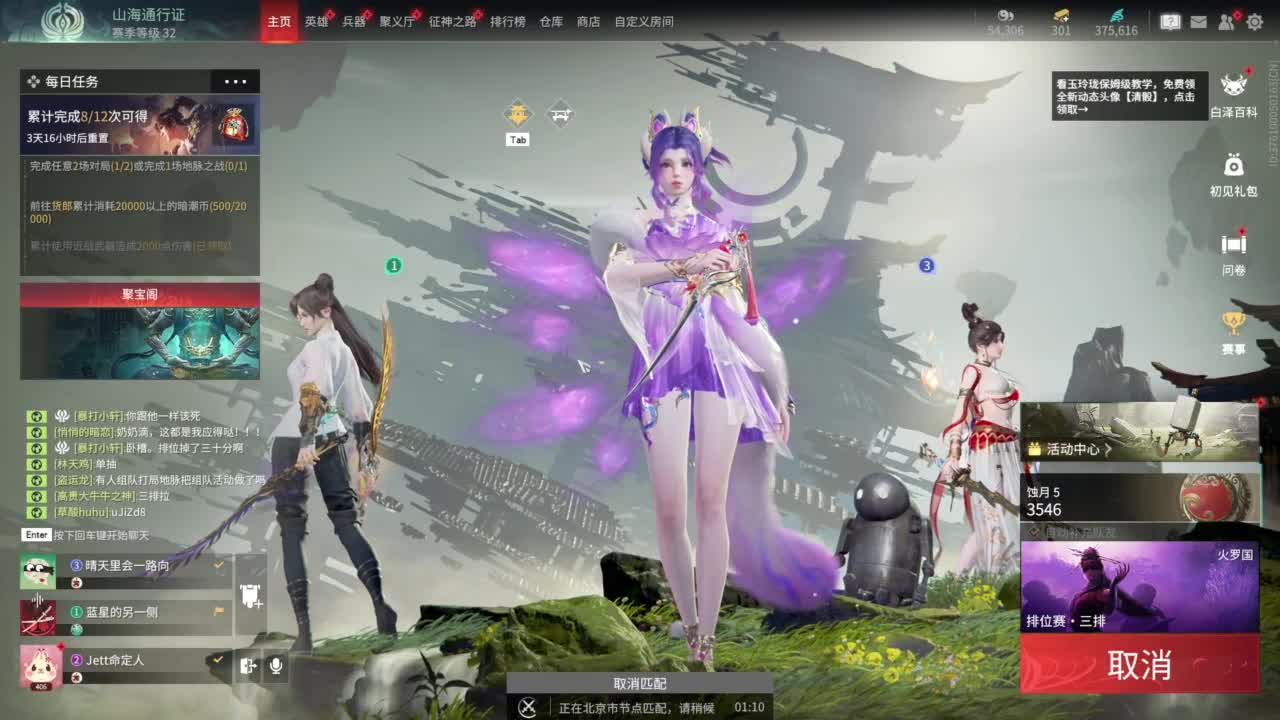Open the Tab matchmaking mode selector above character
Image resolution: width=1280 pixels, height=720 pixels.
tap(517, 115)
